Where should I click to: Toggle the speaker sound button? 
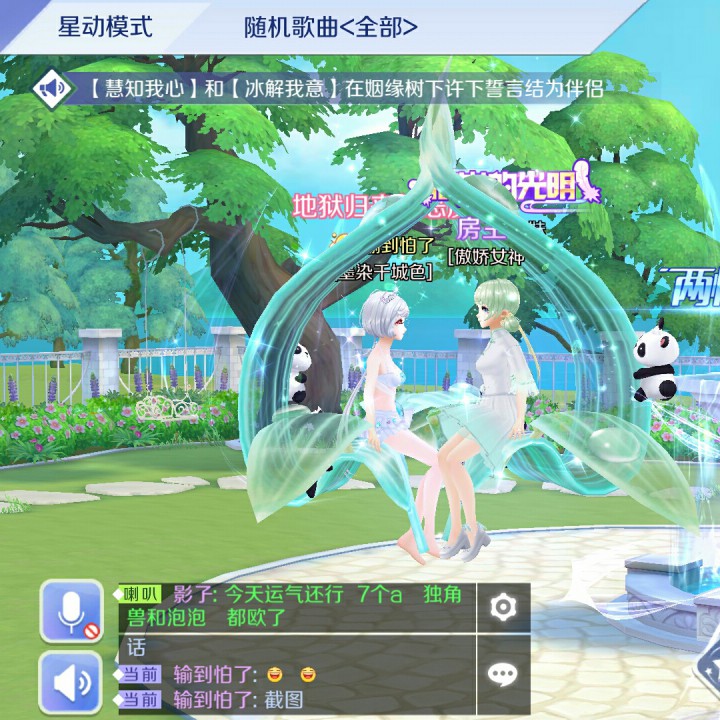pyautogui.click(x=70, y=682)
